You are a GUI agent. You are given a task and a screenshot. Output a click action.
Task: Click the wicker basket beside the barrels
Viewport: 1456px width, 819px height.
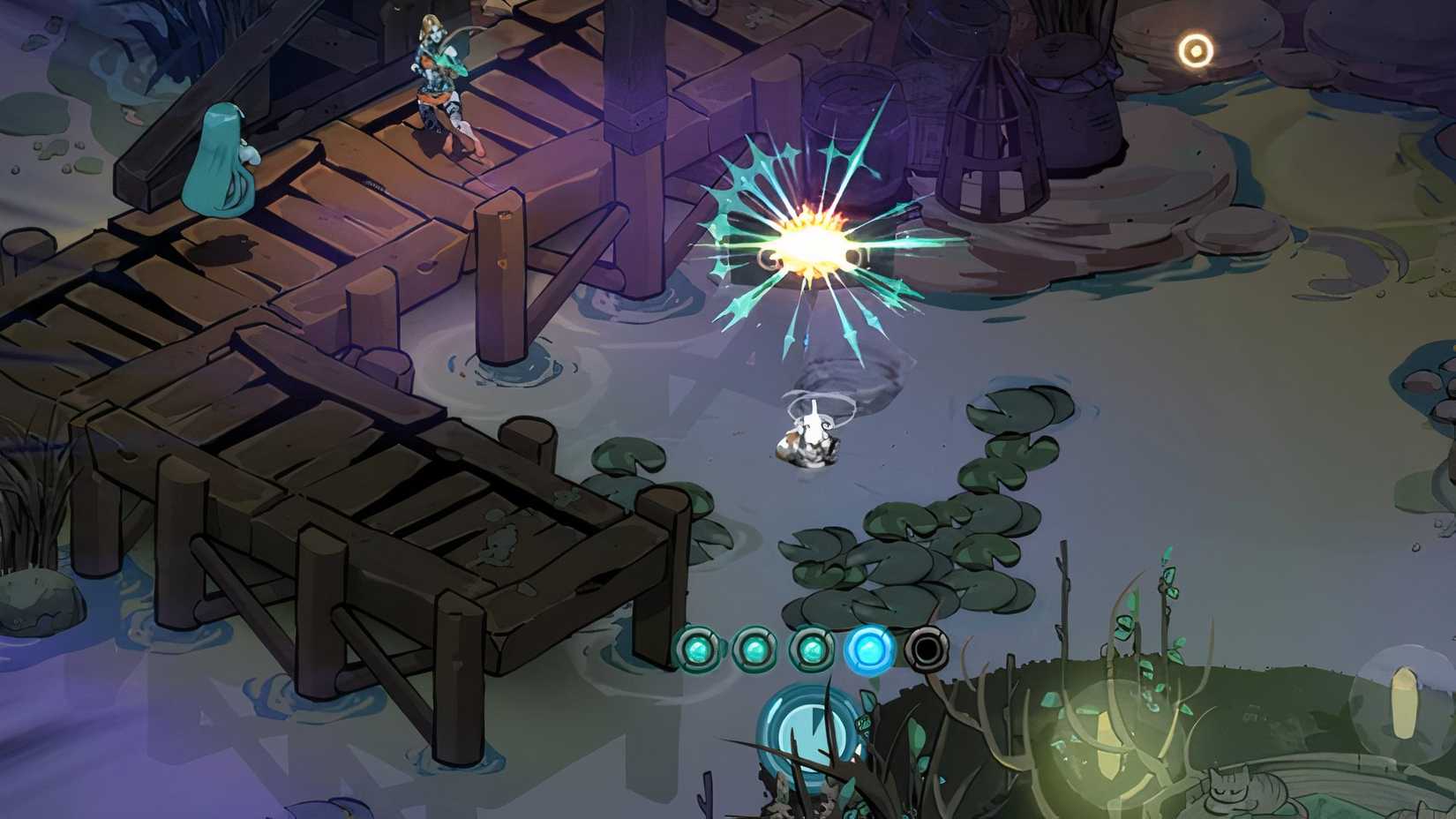pos(988,124)
